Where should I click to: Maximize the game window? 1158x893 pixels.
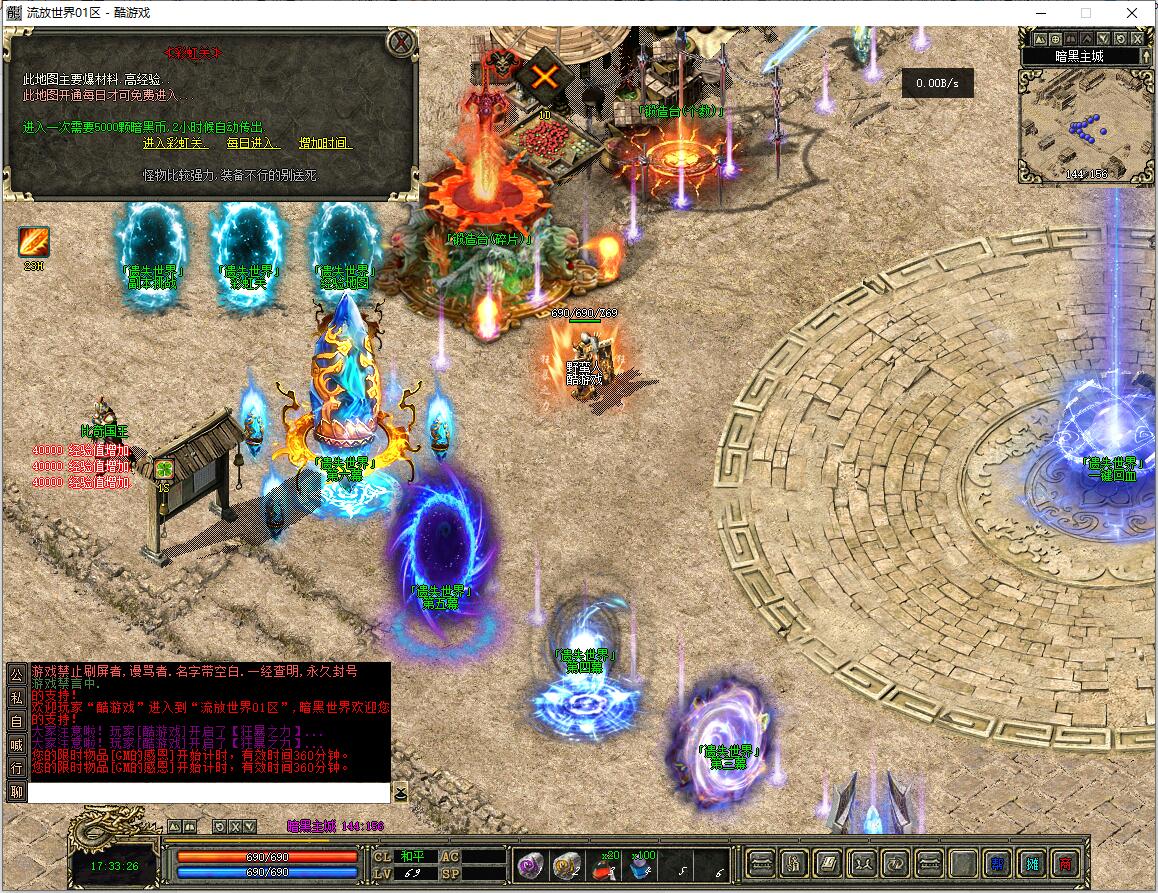pos(1085,13)
